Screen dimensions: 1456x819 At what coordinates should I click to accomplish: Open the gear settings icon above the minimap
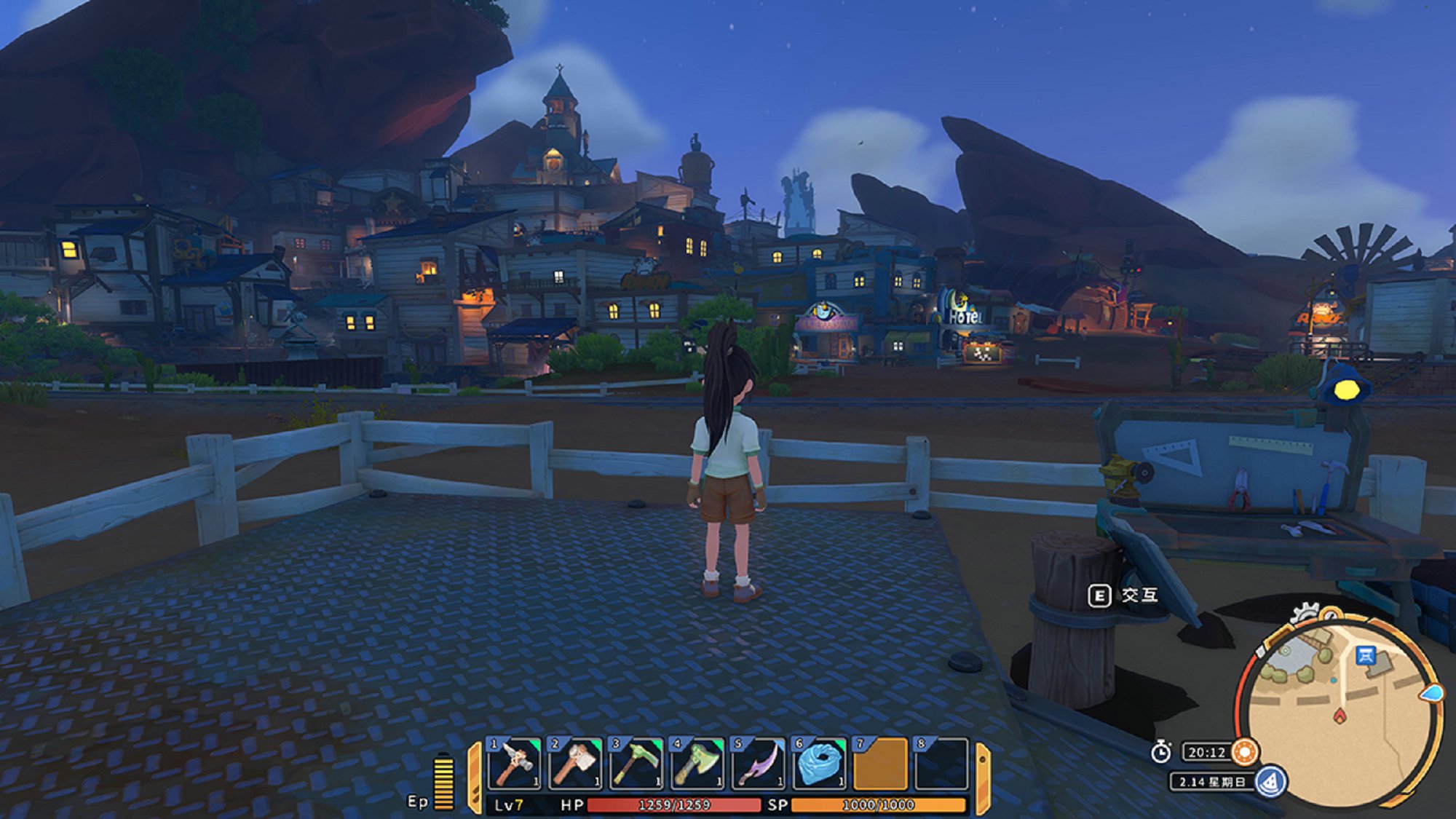(x=1305, y=613)
